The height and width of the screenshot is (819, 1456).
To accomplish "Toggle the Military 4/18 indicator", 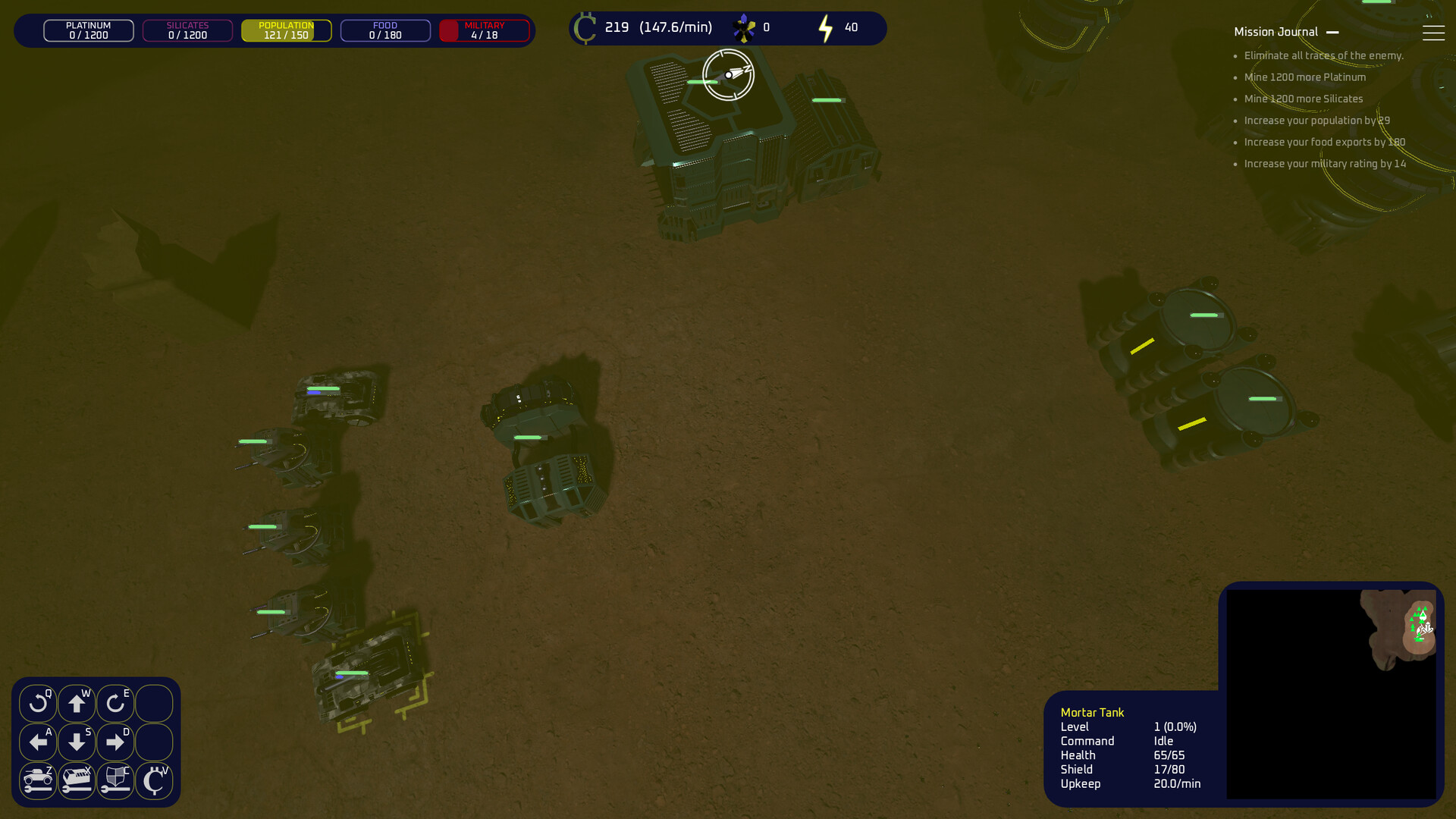I will (484, 30).
